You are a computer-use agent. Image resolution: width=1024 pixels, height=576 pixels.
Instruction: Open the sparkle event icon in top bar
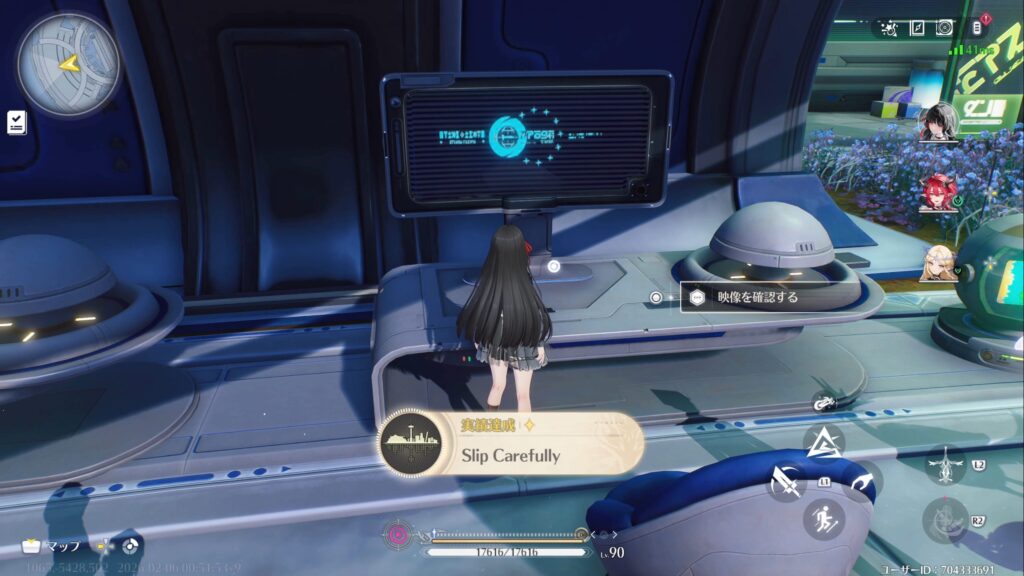[x=889, y=28]
